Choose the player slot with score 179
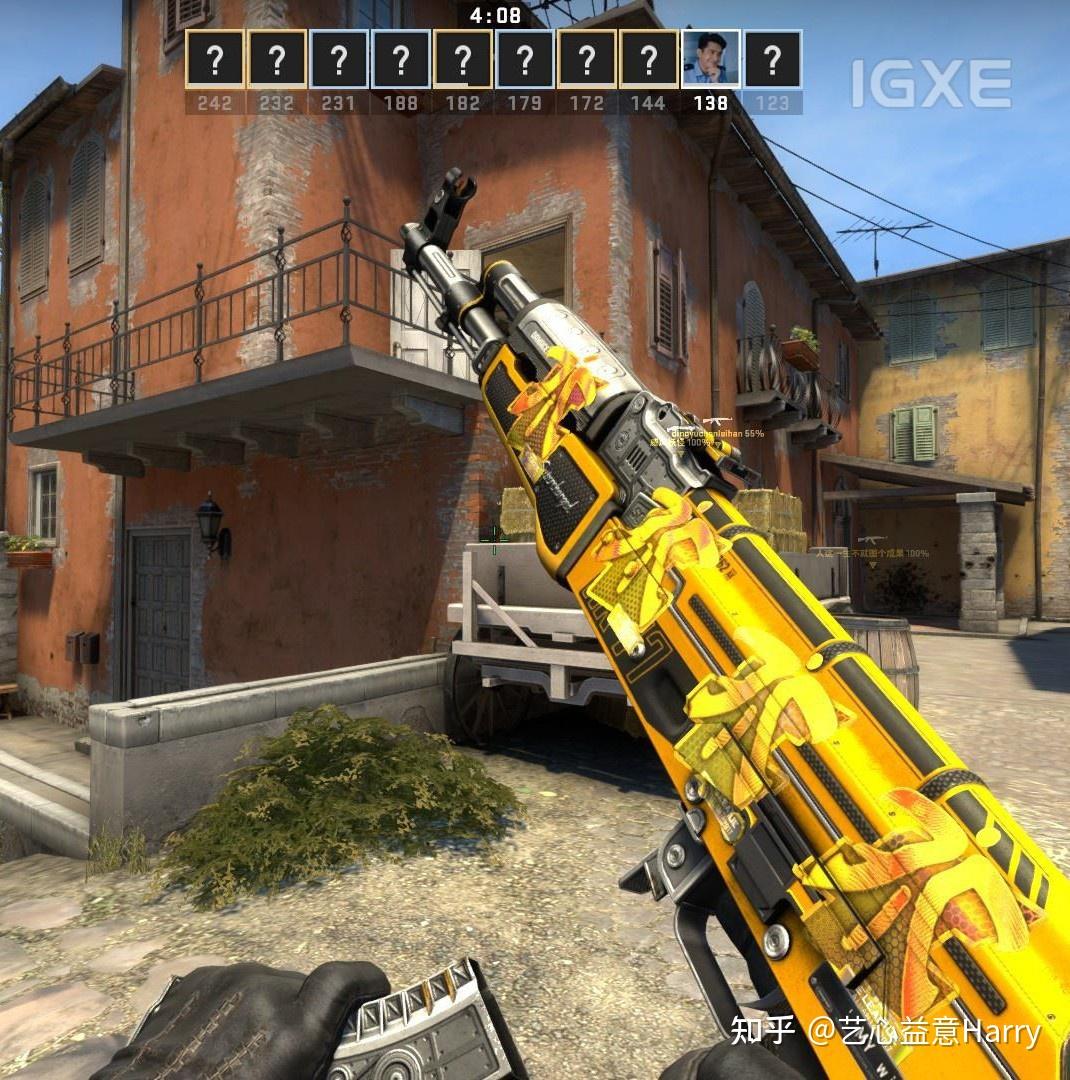1070x1080 pixels. 525,59
